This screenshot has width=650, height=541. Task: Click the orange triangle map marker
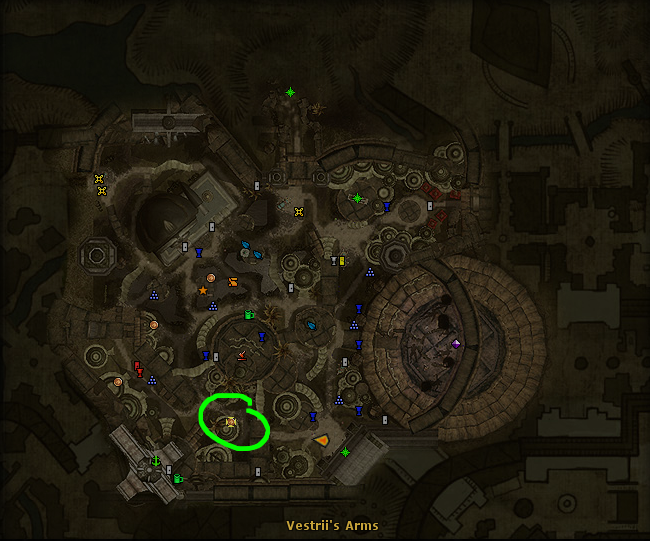point(321,439)
